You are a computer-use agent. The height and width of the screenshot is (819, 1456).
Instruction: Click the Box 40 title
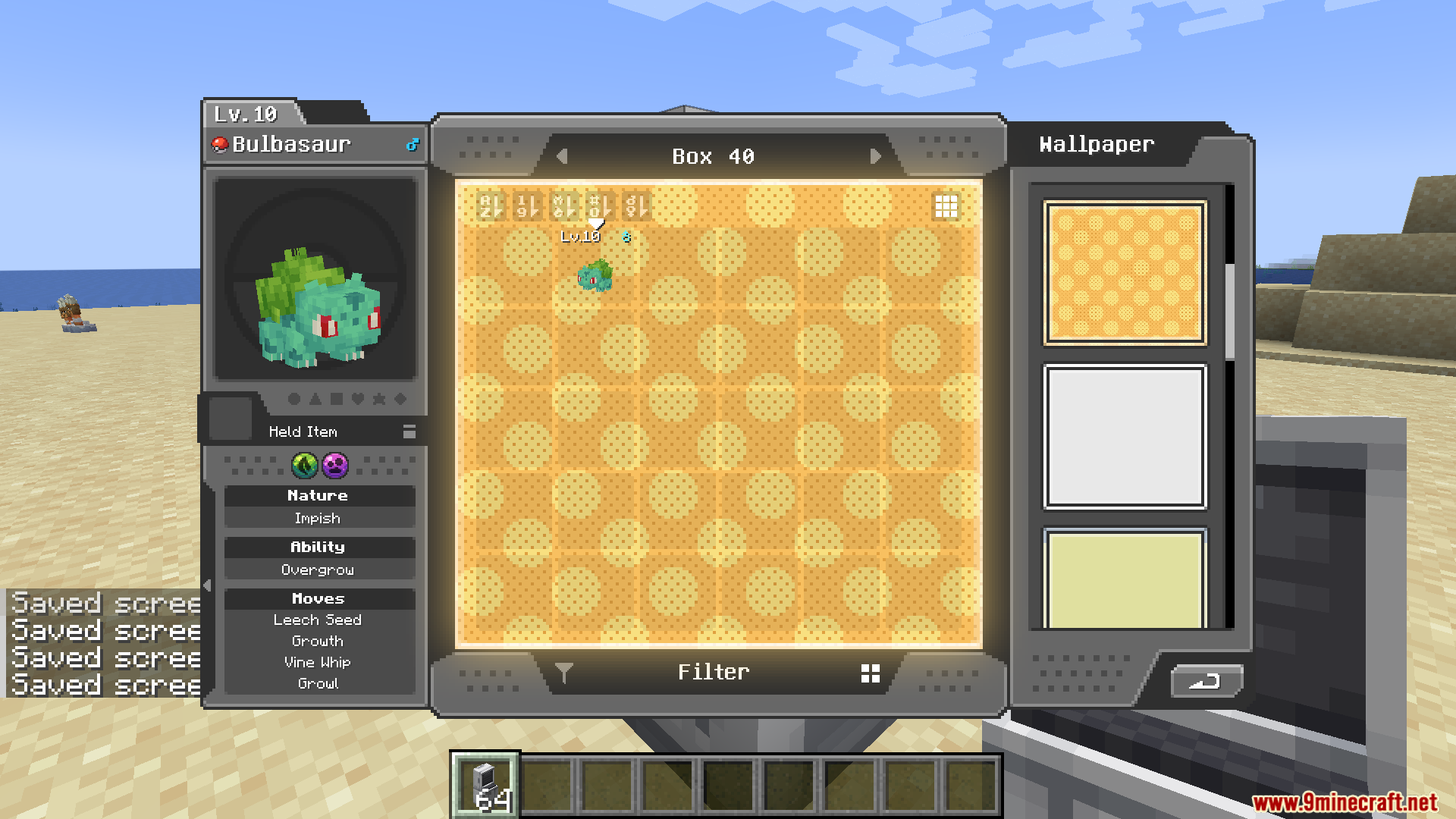(x=713, y=156)
